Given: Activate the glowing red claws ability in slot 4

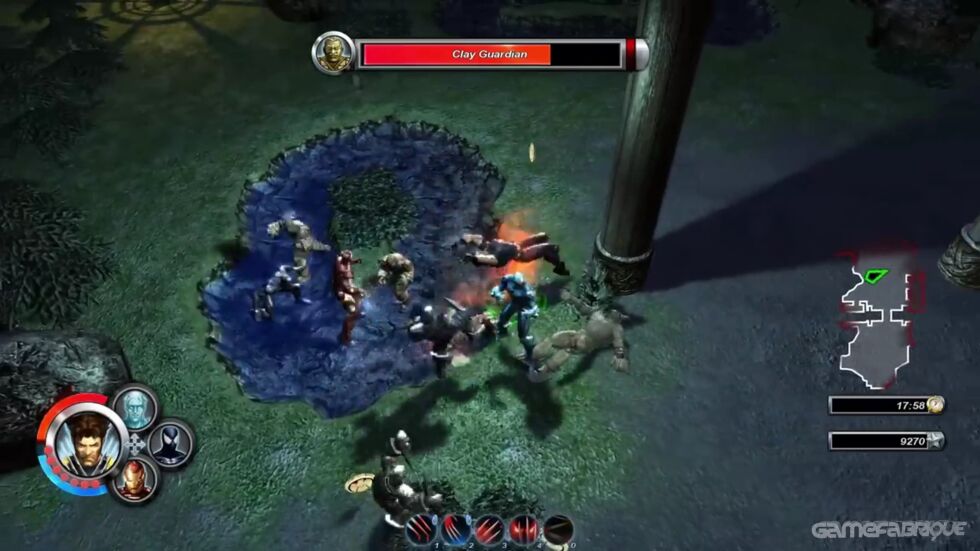Looking at the screenshot, I should point(524,529).
